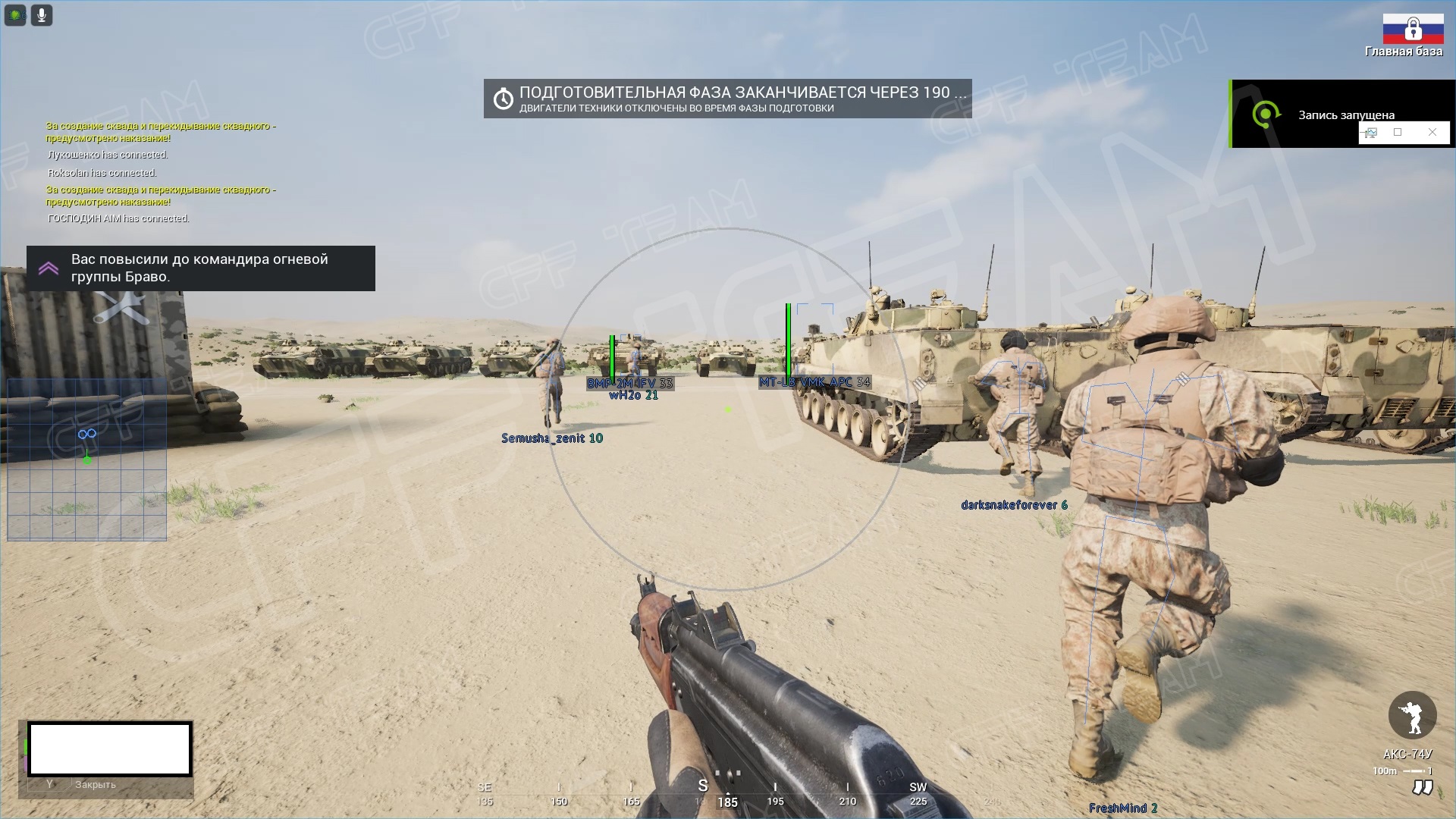Select the Russian flag Главная база icon
This screenshot has height=819, width=1456.
pyautogui.click(x=1413, y=30)
